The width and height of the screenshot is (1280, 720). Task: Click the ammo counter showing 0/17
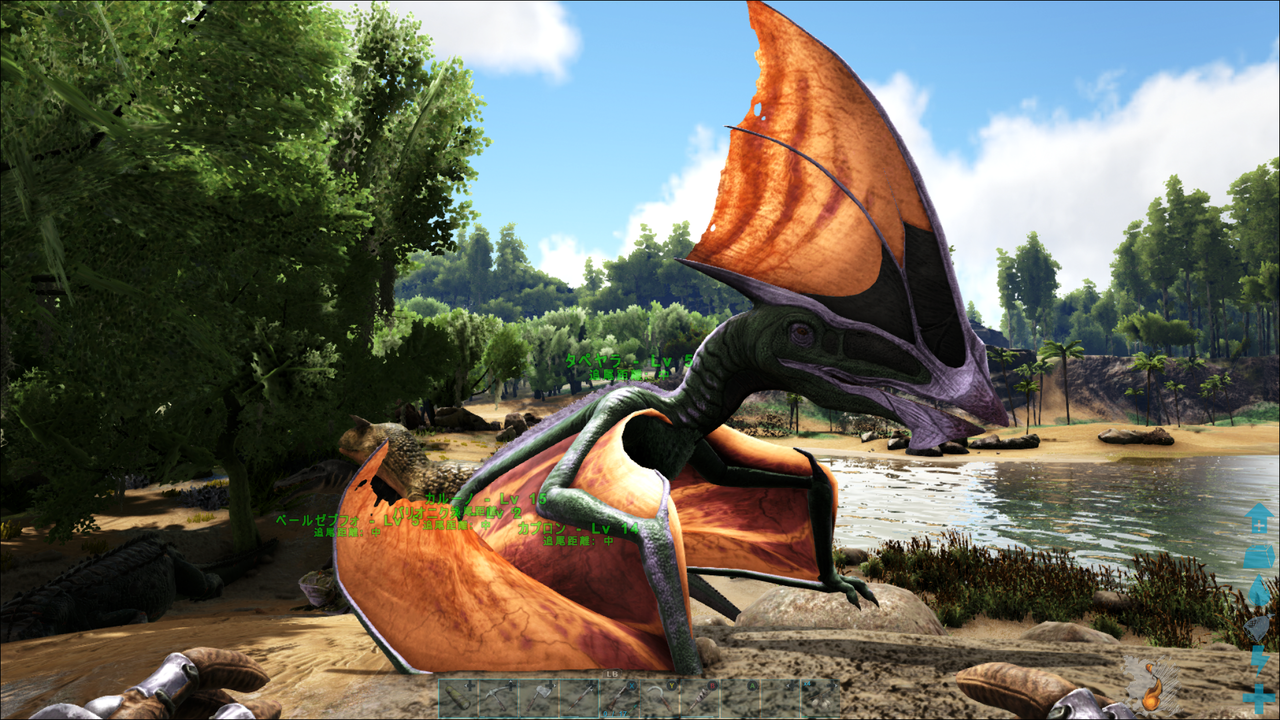point(613,713)
